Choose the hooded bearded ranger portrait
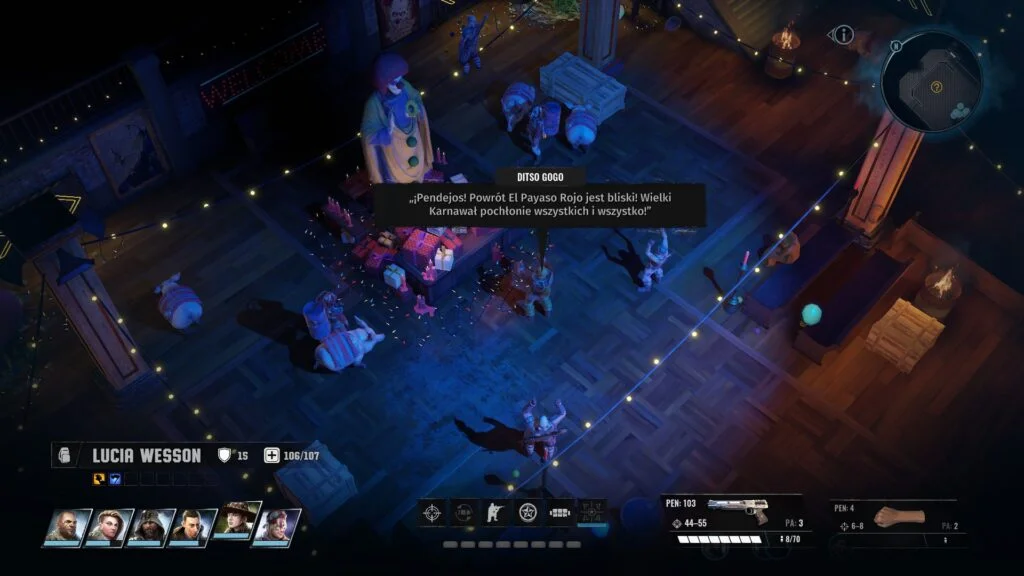This screenshot has height=576, width=1024. point(149,526)
